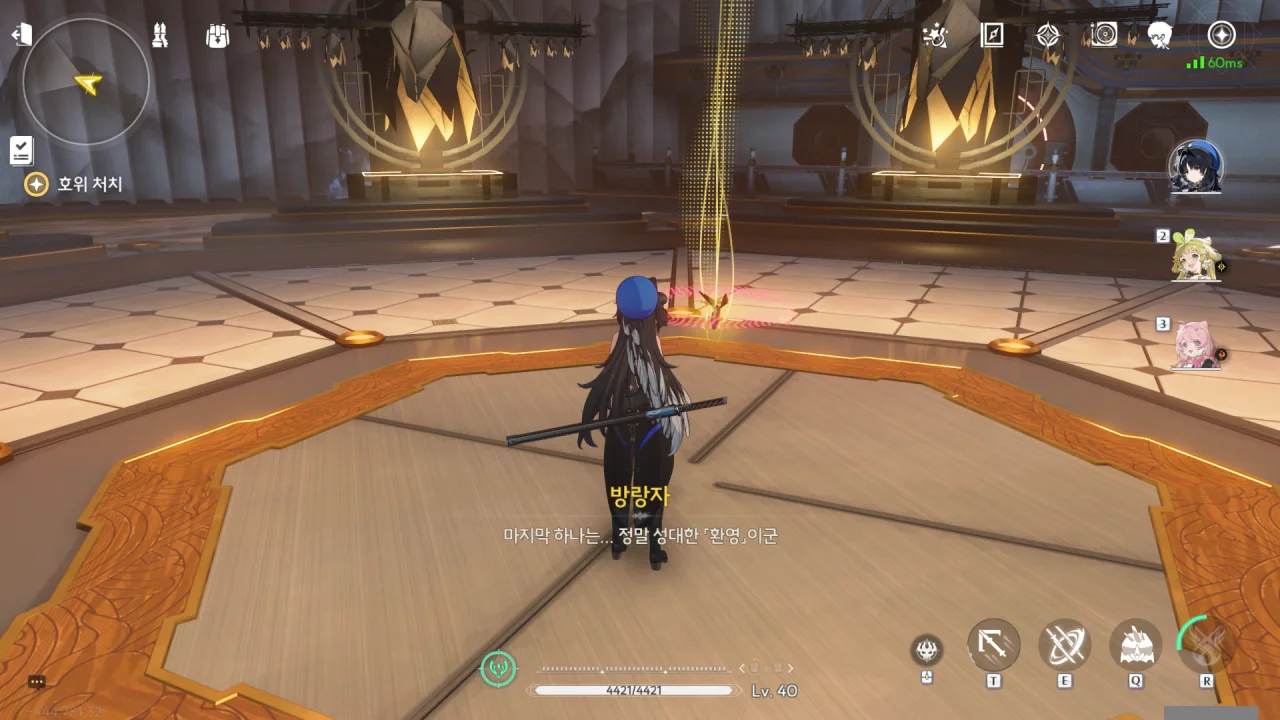The height and width of the screenshot is (720, 1280).
Task: Trigger the horned mask echo skill
Action: coord(1135,646)
